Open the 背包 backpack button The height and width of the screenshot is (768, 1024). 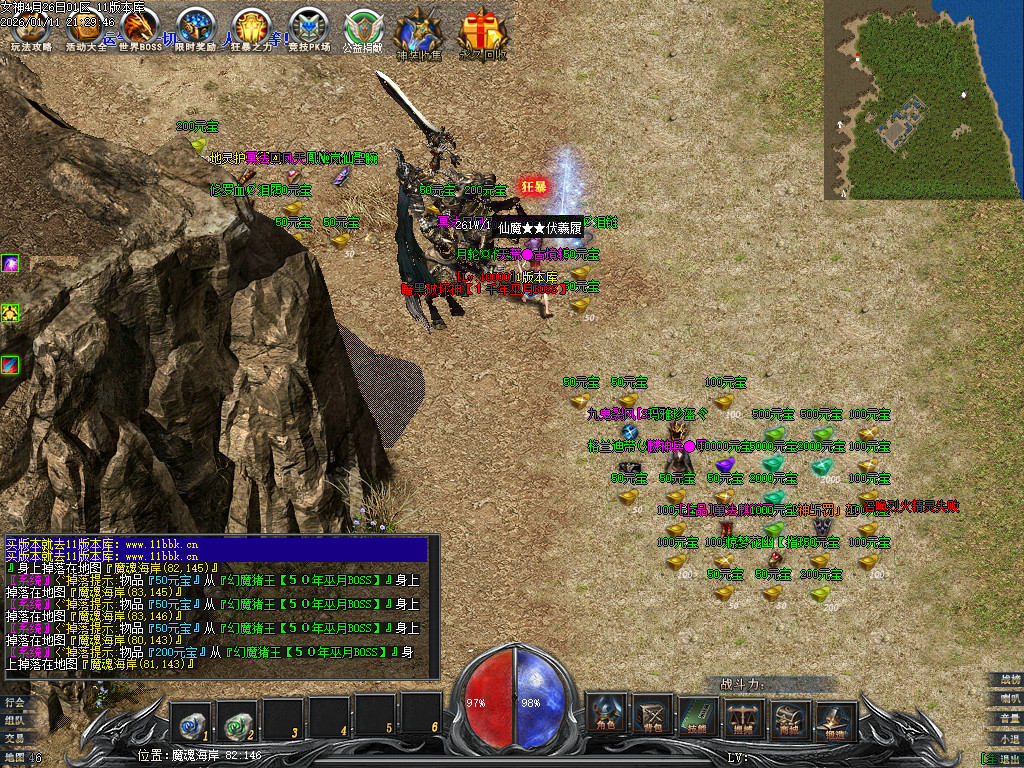[x=652, y=714]
